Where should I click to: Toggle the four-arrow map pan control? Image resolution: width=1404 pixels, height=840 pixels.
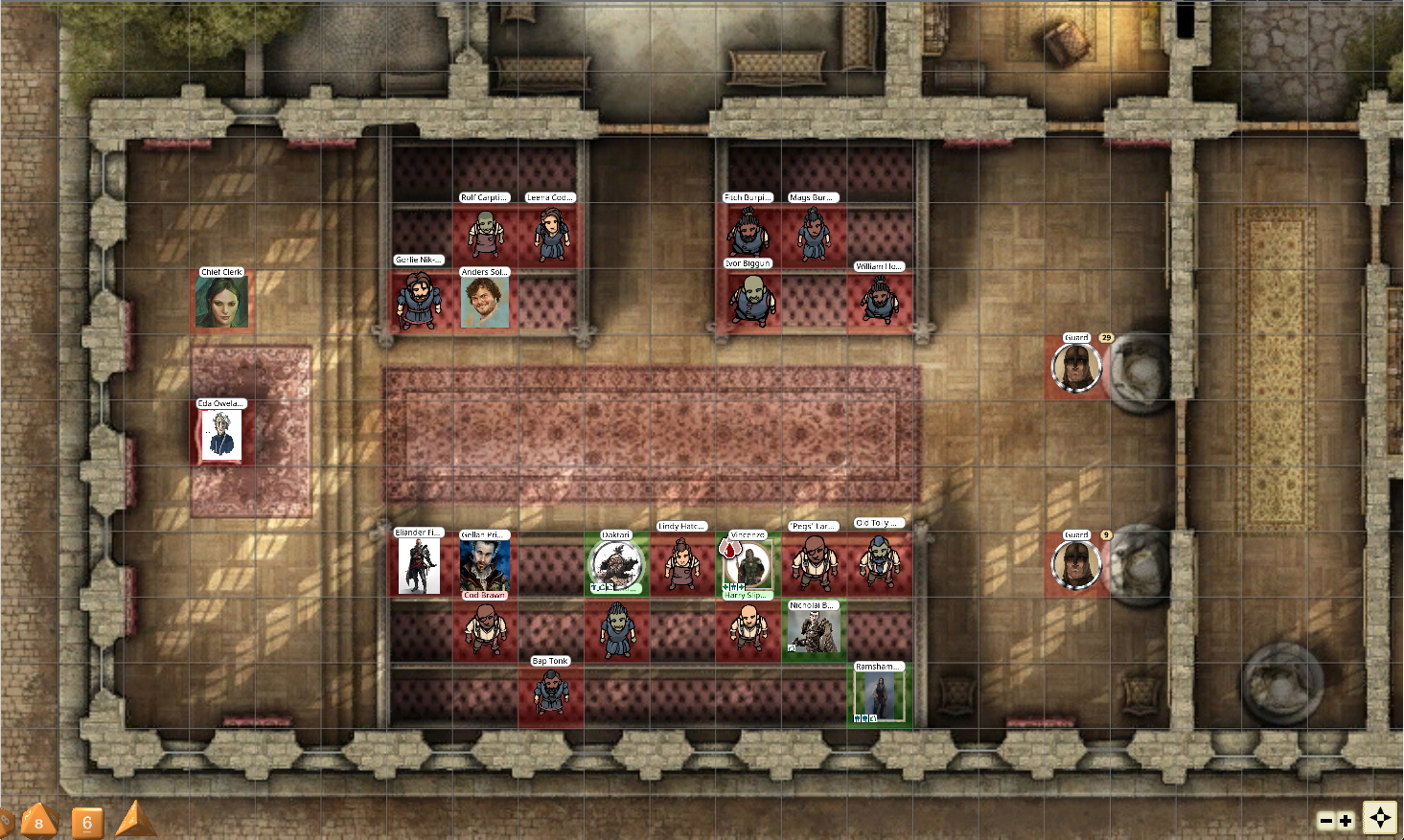[1380, 819]
